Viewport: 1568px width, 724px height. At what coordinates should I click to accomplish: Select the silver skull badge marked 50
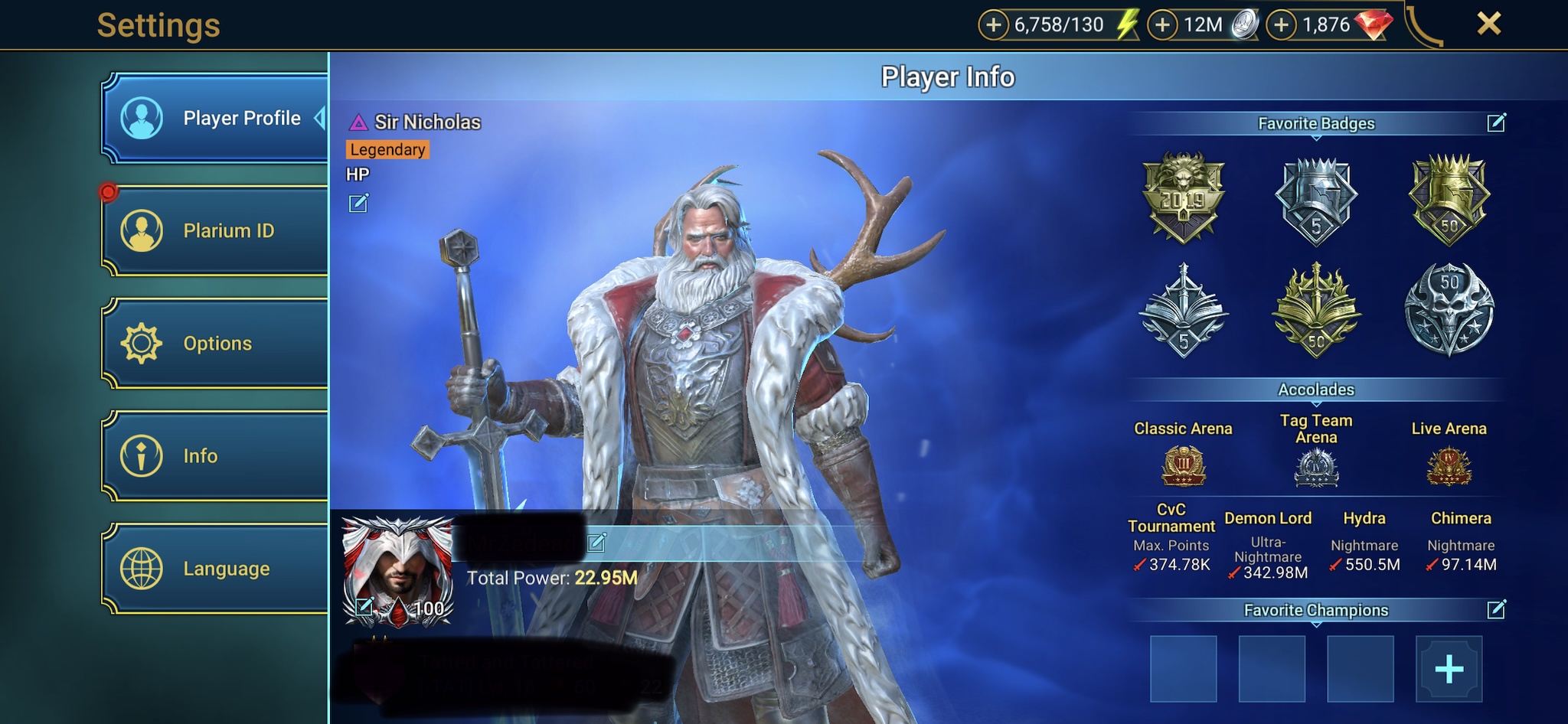(x=1449, y=310)
